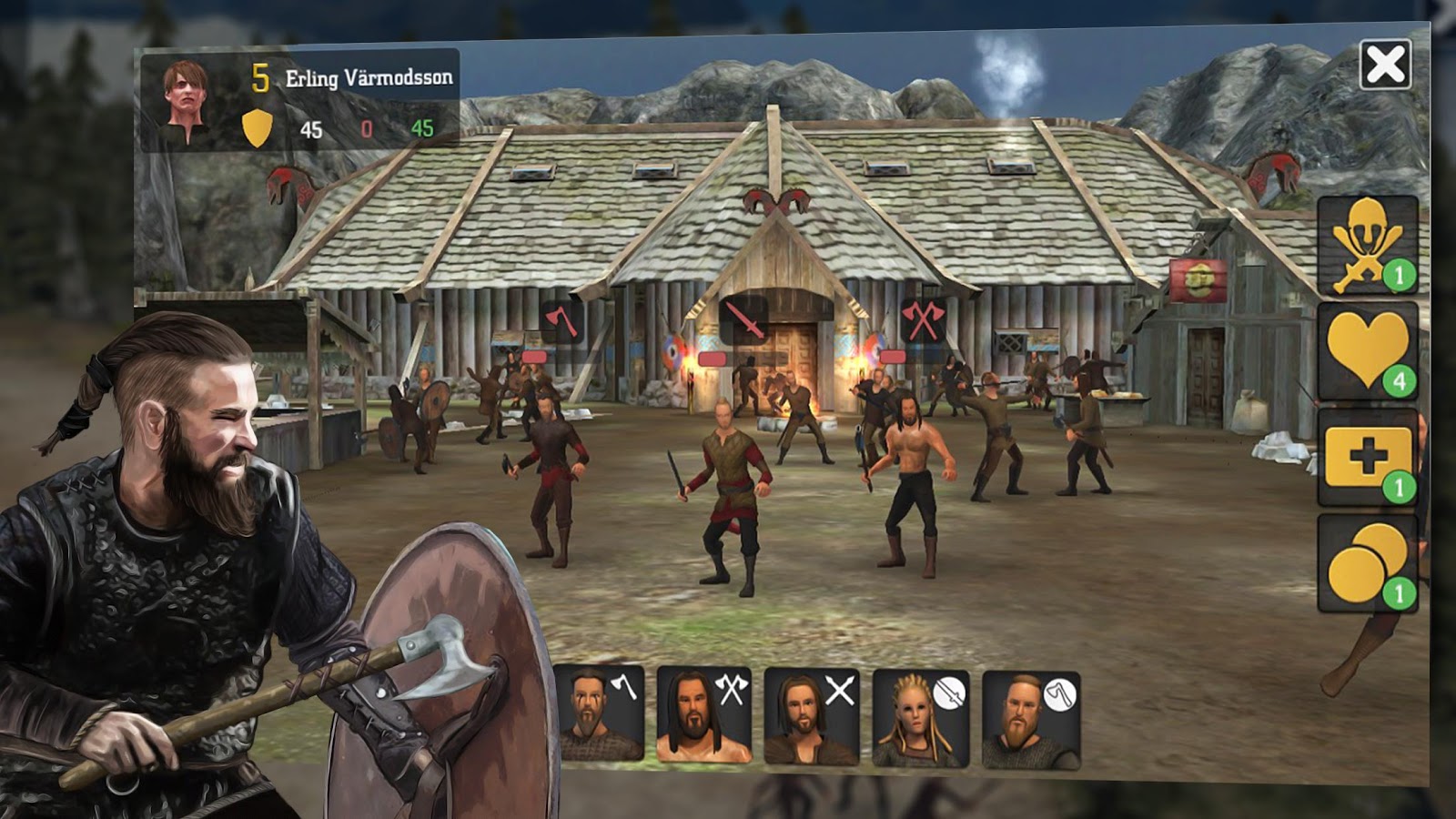Select the face-painted warrior with single axe

pyautogui.click(x=599, y=713)
